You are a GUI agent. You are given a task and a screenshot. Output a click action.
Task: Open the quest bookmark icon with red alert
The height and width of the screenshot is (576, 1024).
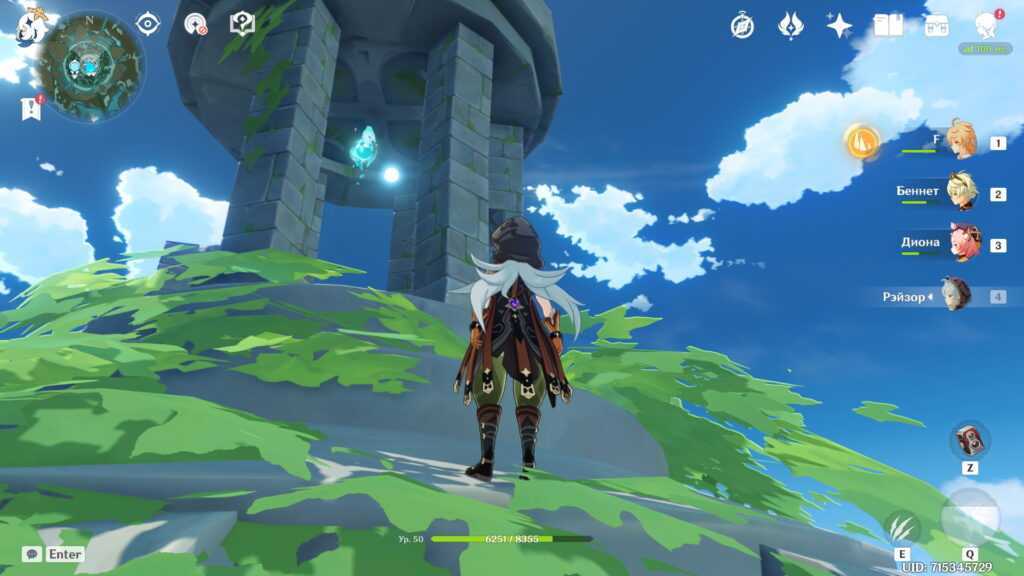tap(30, 108)
